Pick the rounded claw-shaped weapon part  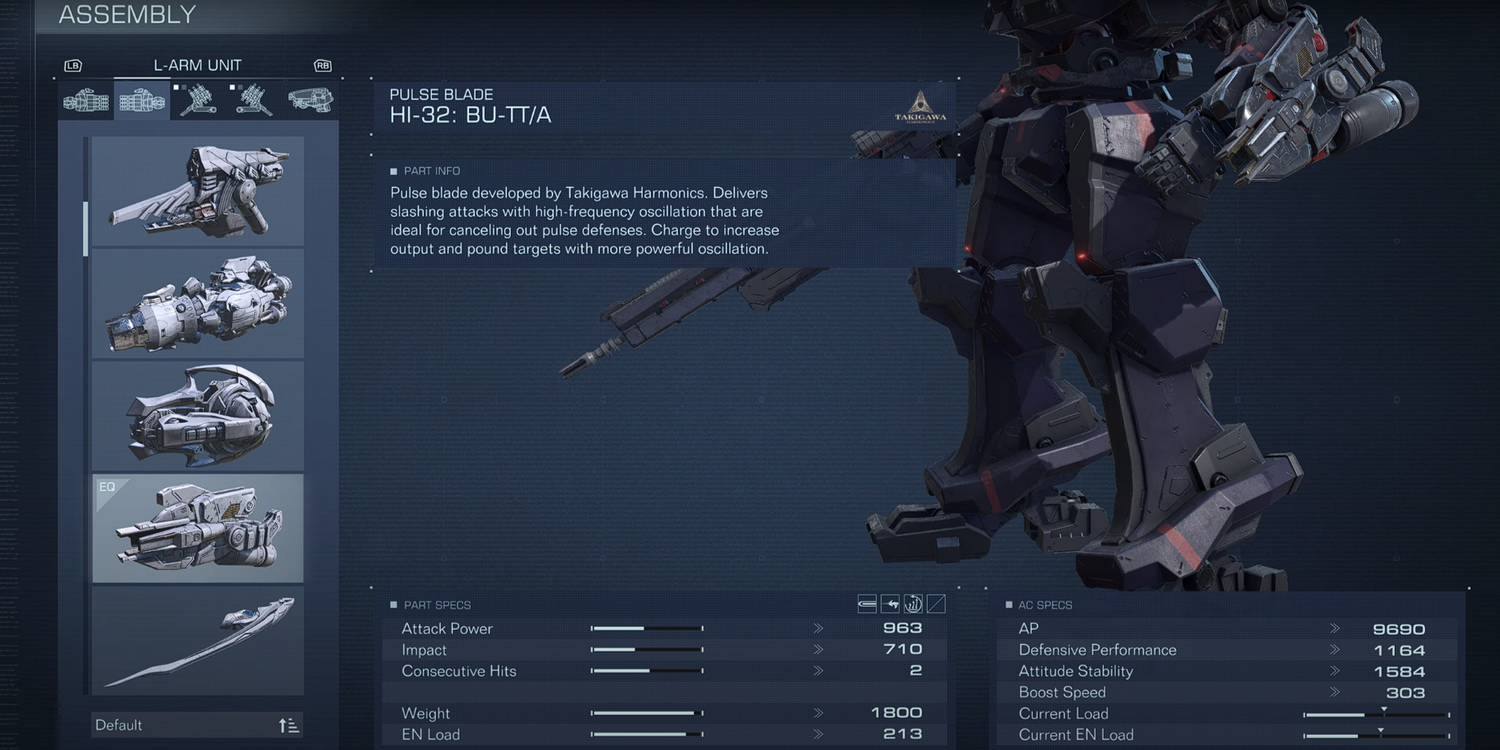[x=198, y=415]
